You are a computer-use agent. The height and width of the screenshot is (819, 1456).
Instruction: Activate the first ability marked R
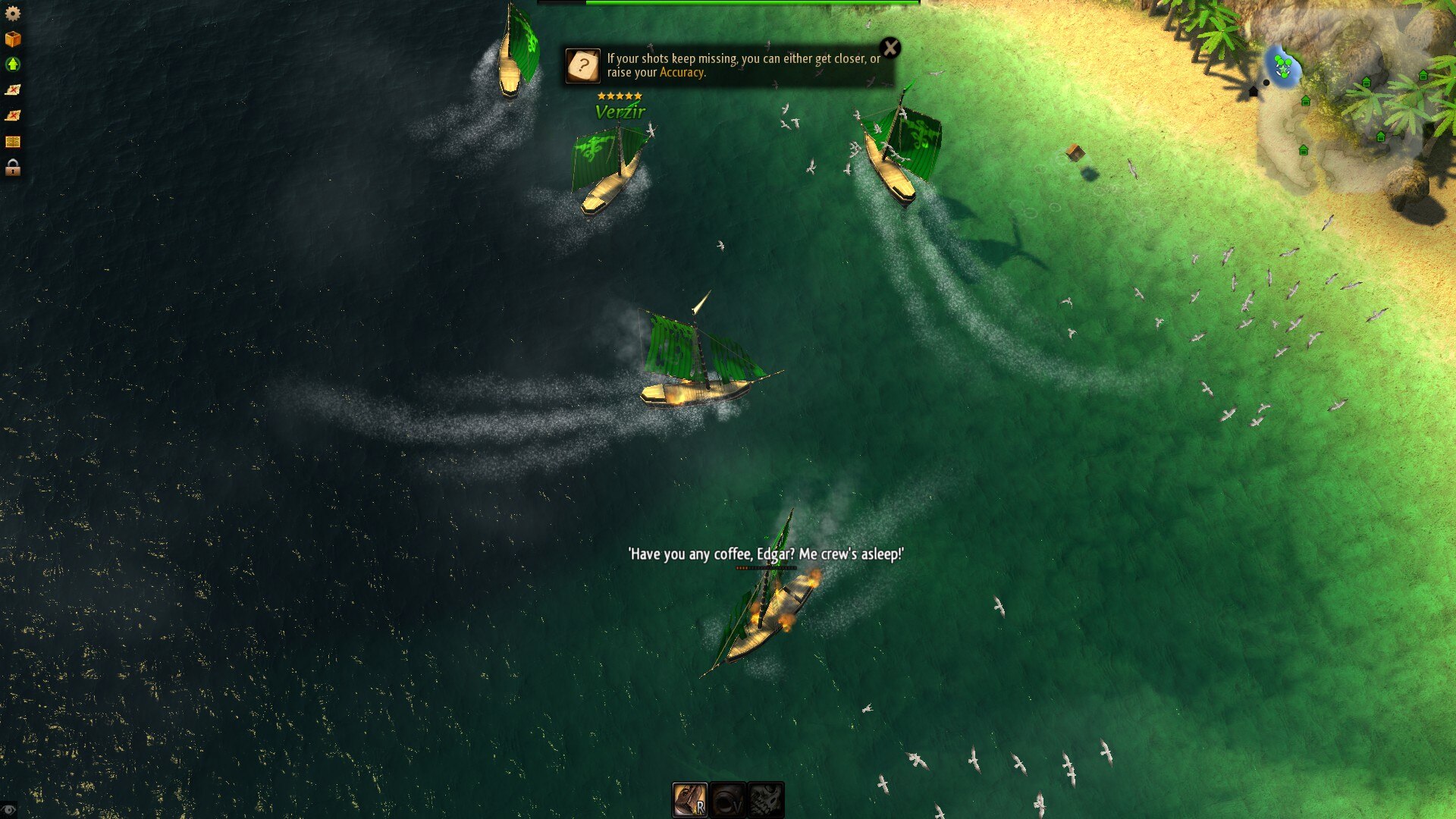click(x=689, y=800)
